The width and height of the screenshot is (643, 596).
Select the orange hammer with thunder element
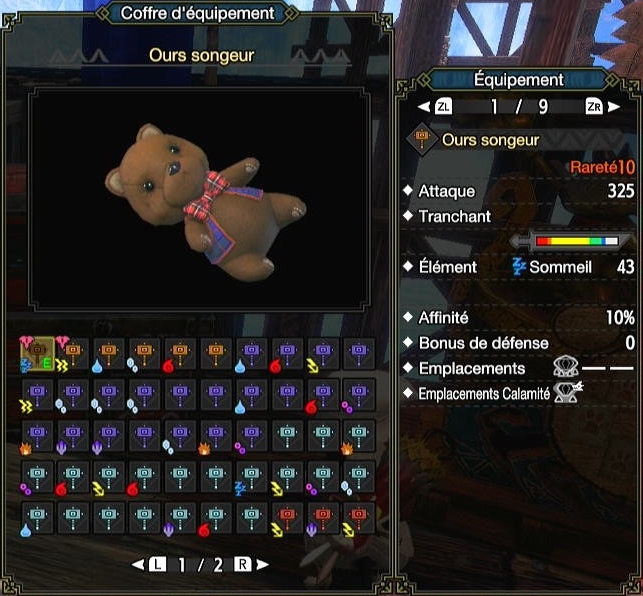coord(73,354)
